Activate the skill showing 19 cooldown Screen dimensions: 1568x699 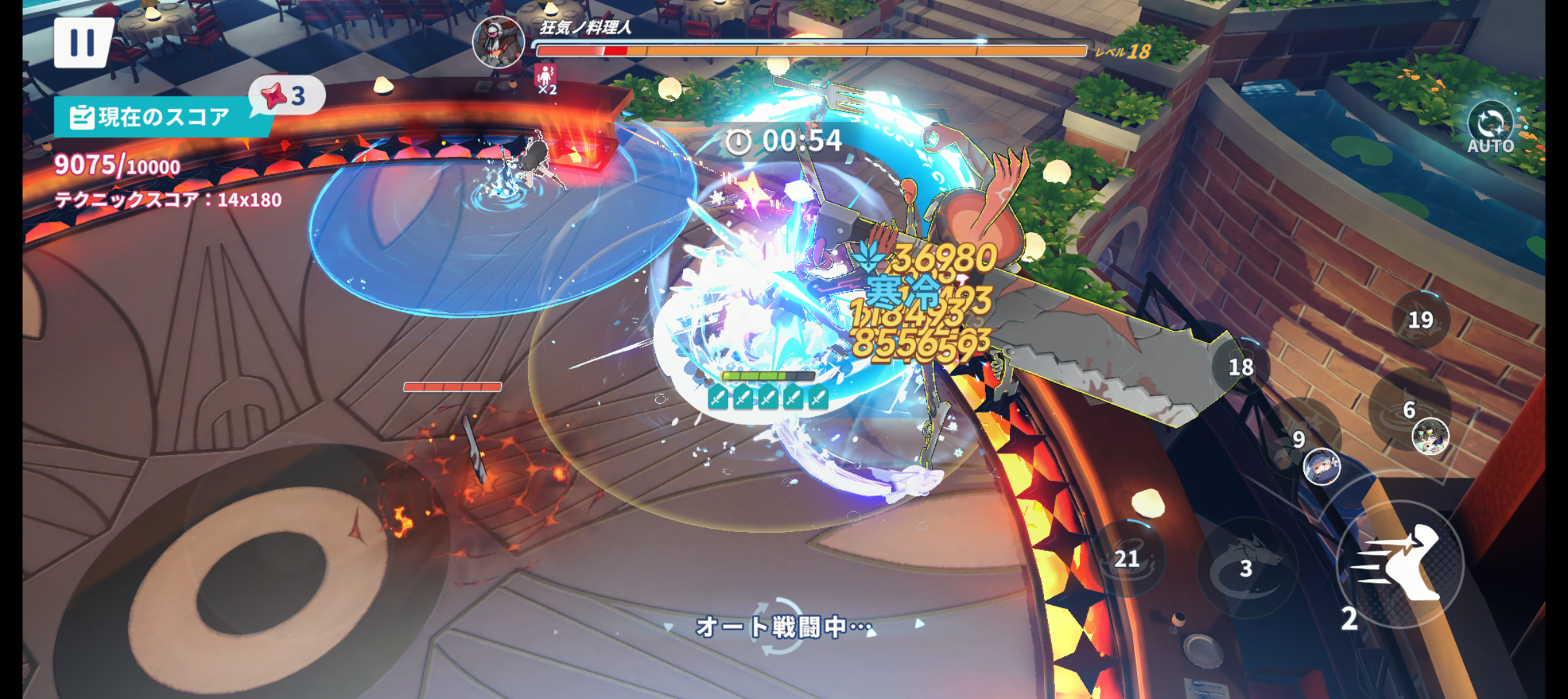[x=1421, y=319]
